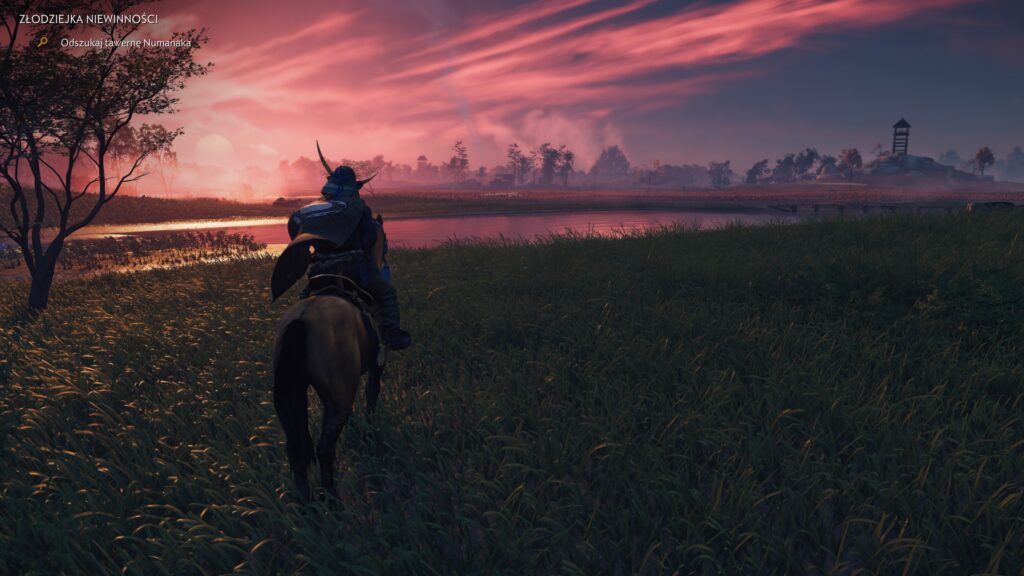The image size is (1024, 576).
Task: Click the objective Odszukaj tawernę Numanaka
Action: click(125, 42)
